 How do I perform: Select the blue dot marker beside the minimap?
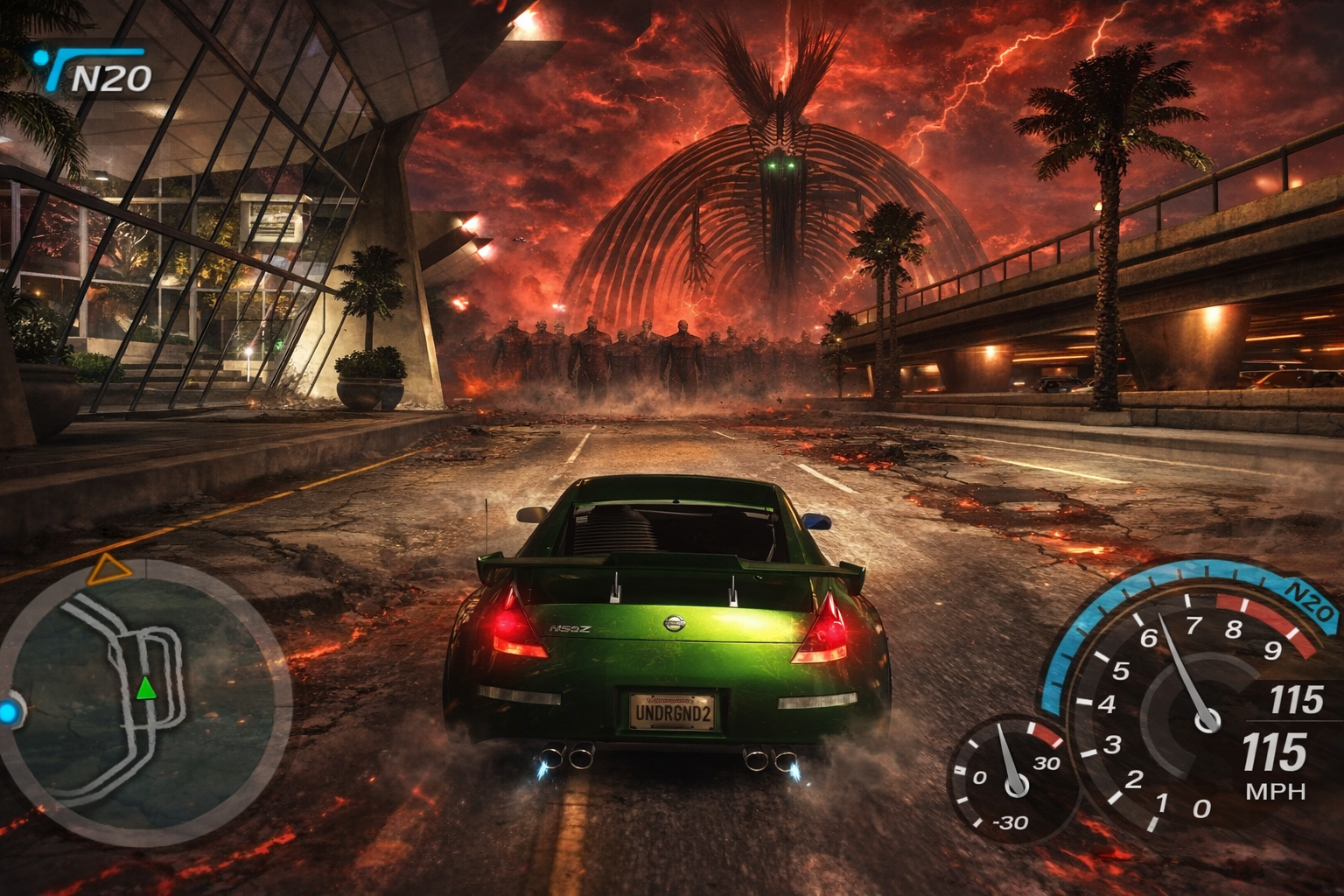coord(9,712)
